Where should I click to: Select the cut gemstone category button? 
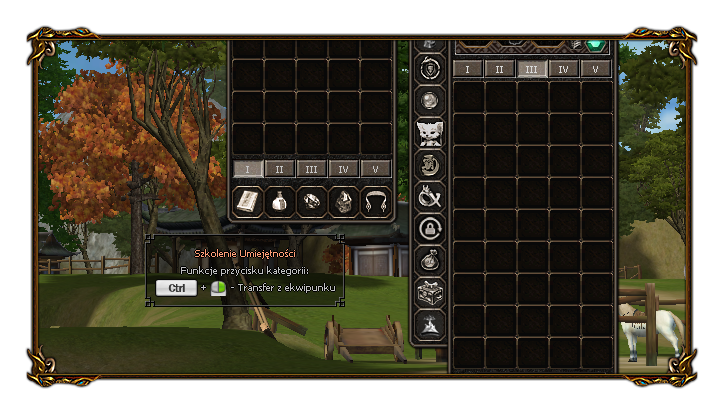312,201
